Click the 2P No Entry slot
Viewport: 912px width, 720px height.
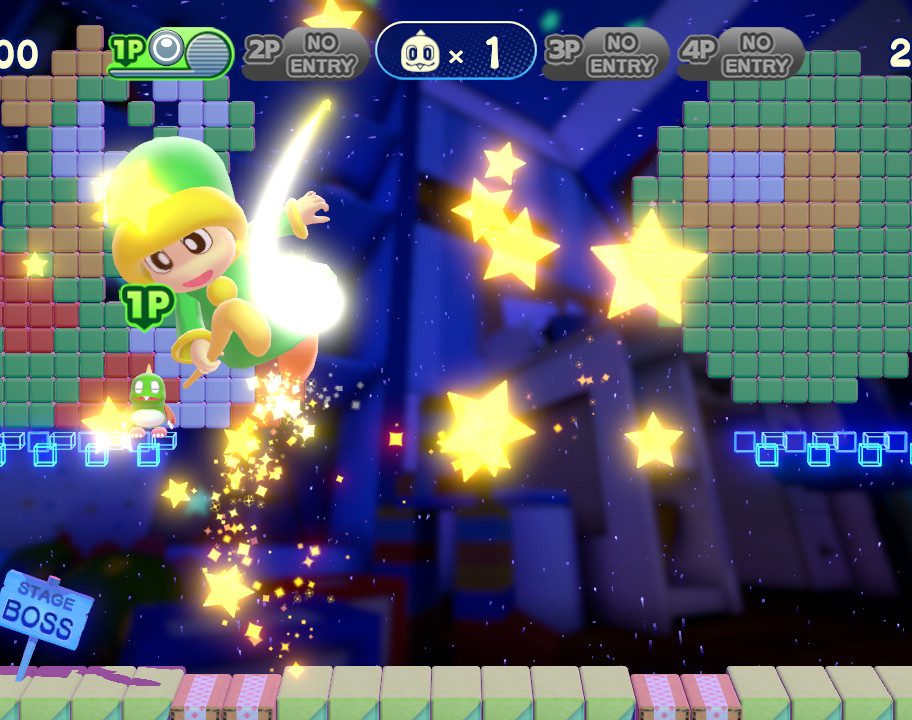point(304,53)
